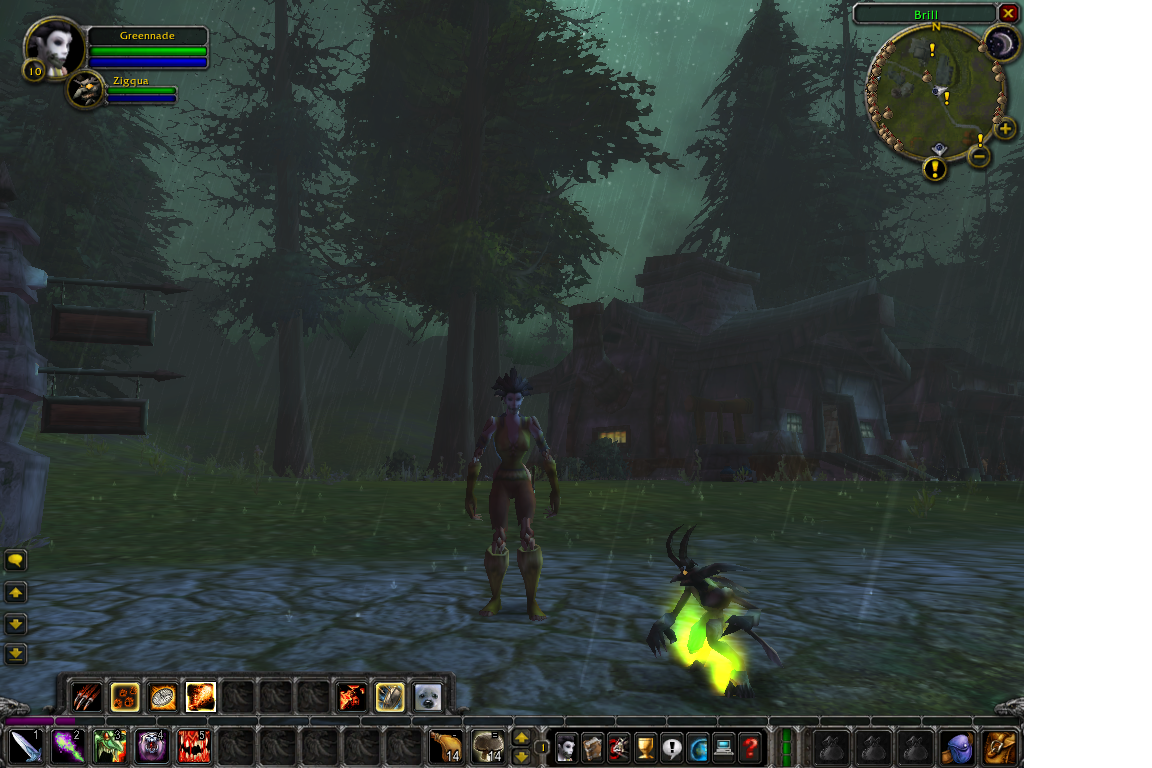The height and width of the screenshot is (768, 1152).
Task: Open the character info micro button
Action: [567, 746]
